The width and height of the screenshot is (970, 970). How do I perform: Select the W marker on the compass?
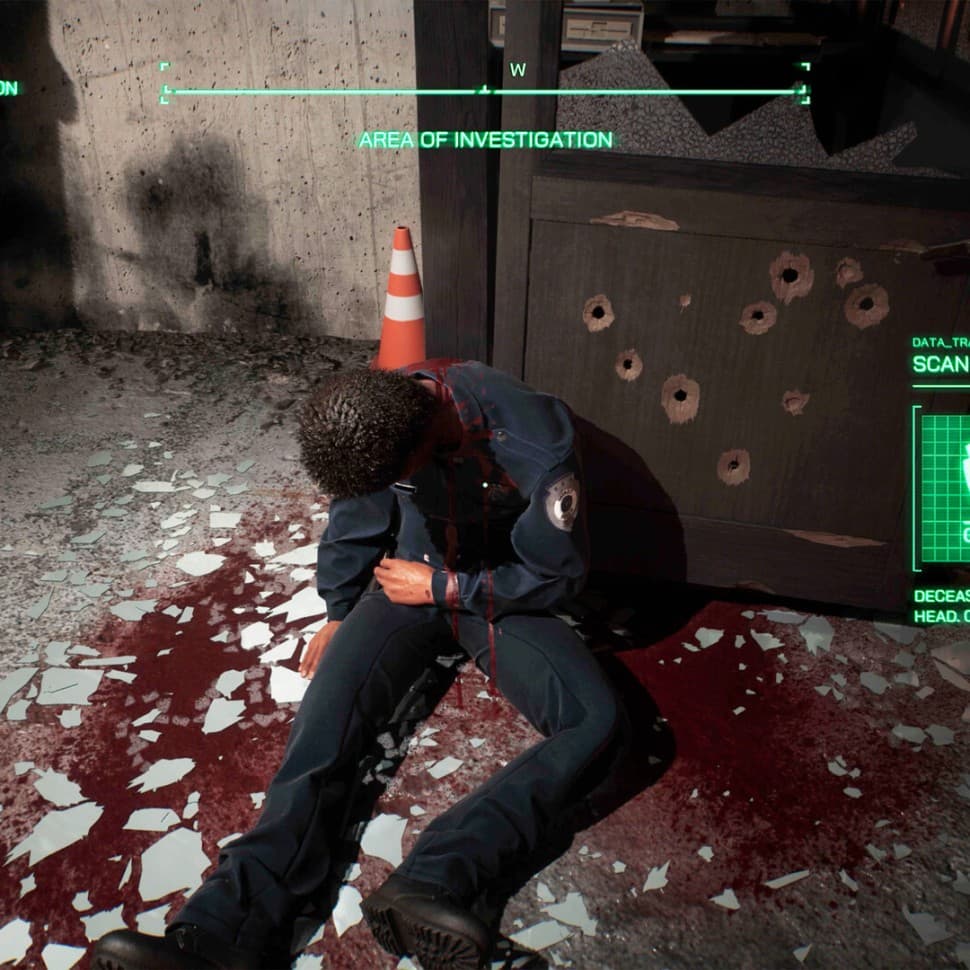tap(517, 70)
